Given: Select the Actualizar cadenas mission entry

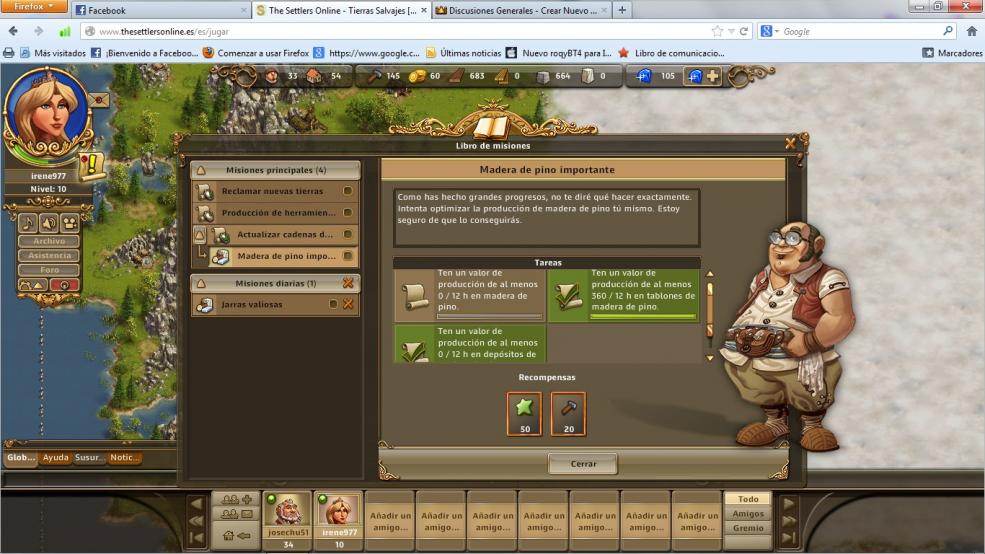Looking at the screenshot, I should click(284, 235).
